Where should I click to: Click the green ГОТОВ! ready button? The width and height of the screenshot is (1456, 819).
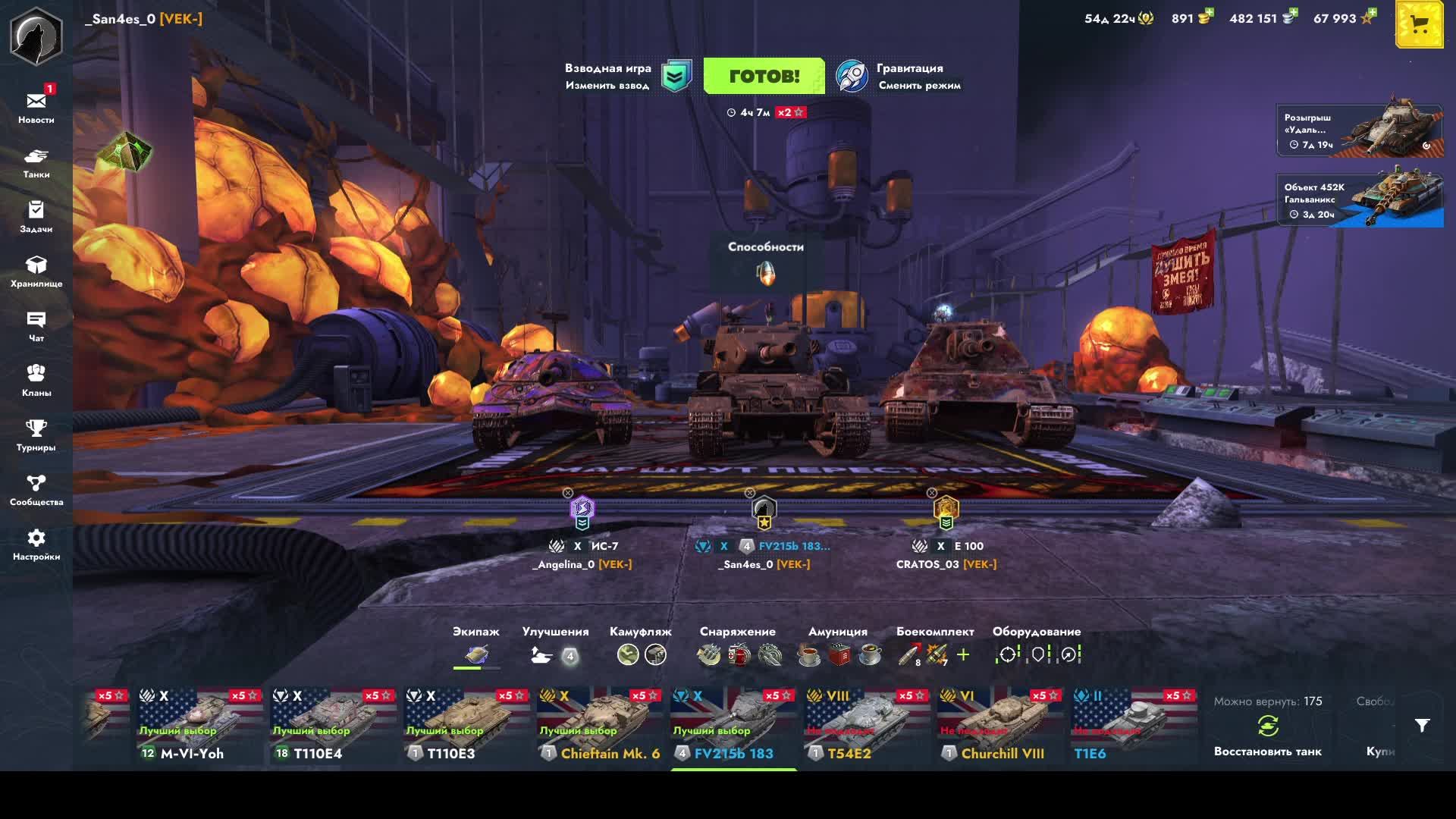[x=764, y=76]
